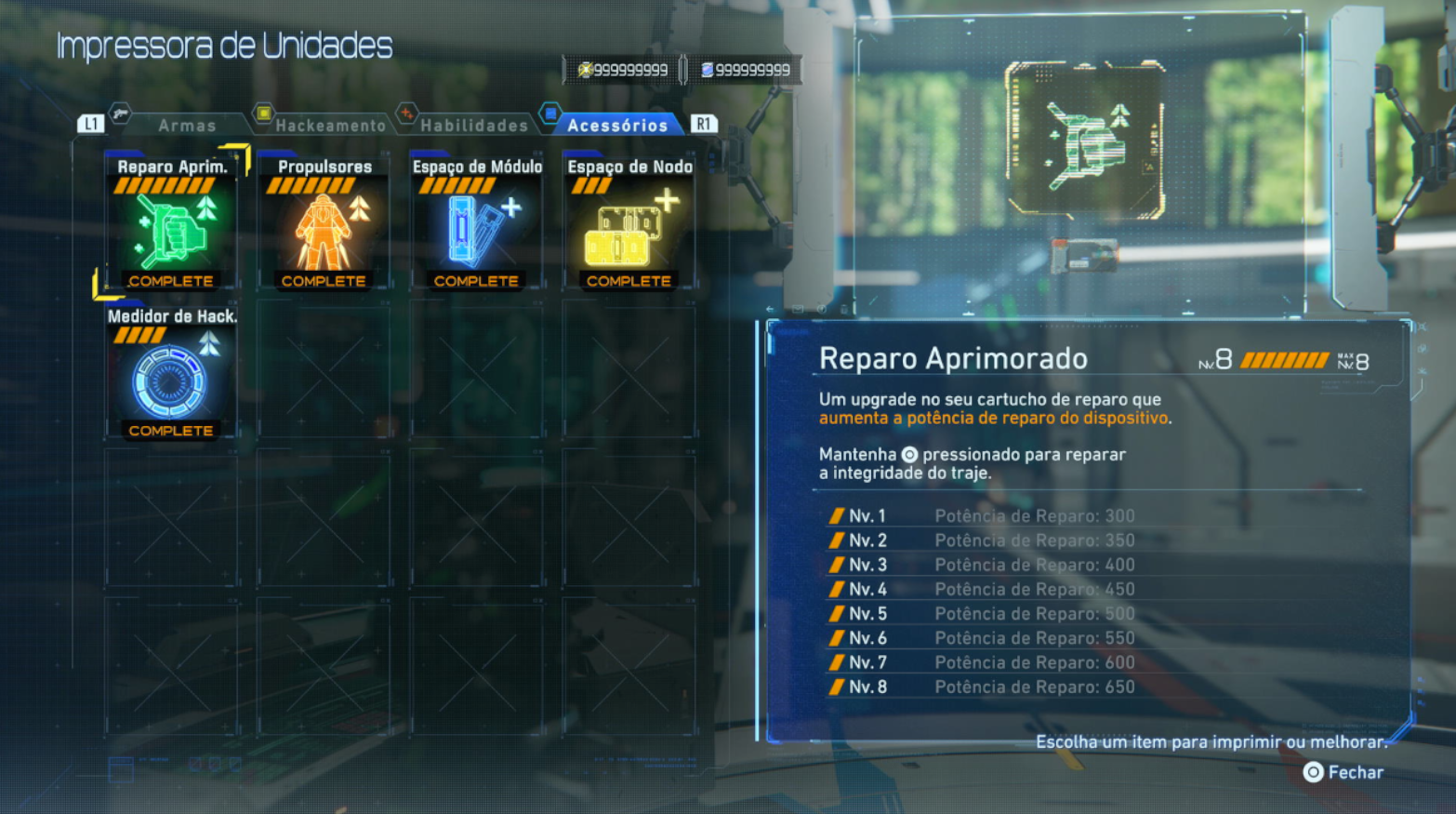
Task: Choose the Propulsores upgrade tile
Action: coord(324,224)
